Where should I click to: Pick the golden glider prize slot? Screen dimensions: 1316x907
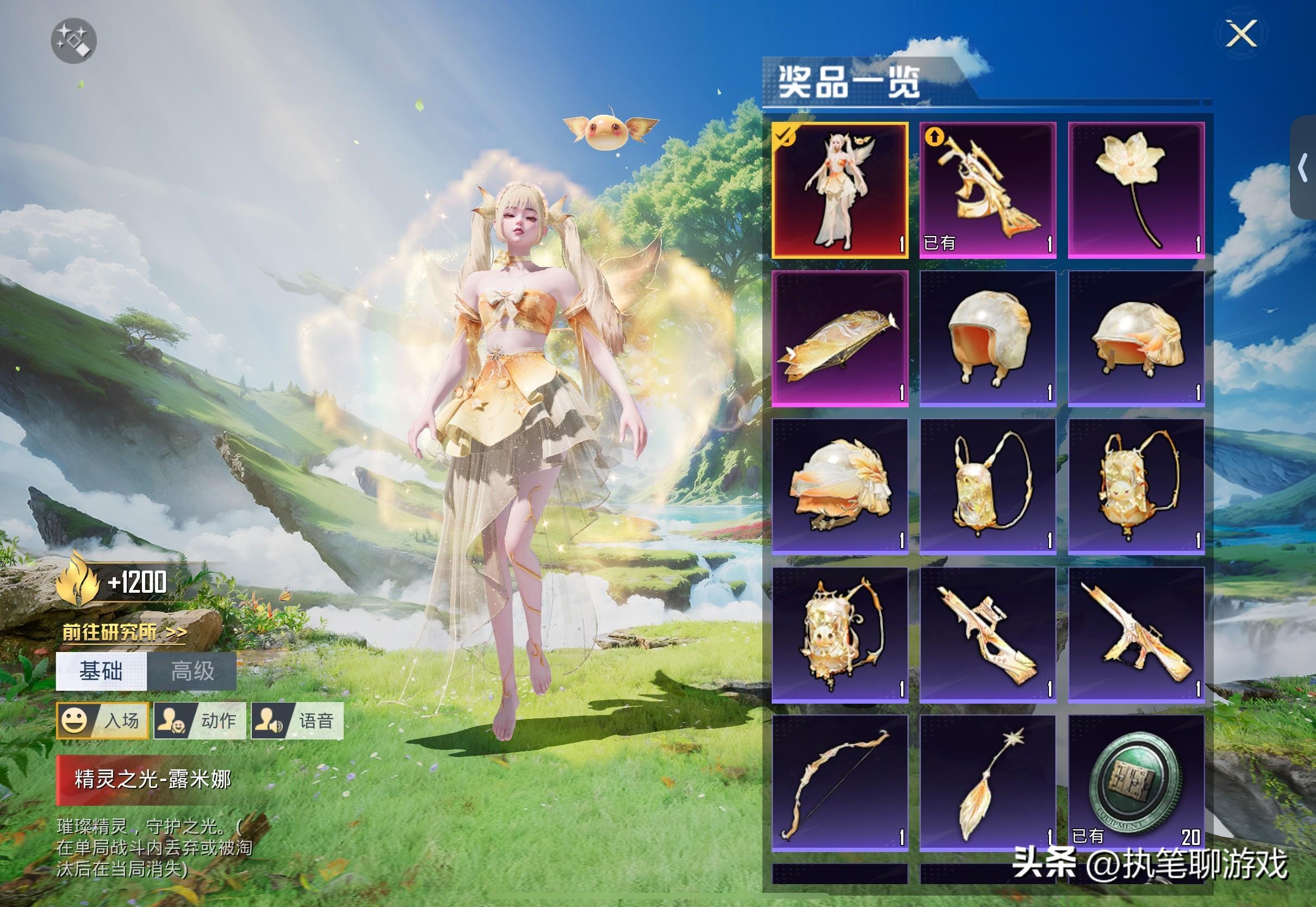tap(839, 338)
